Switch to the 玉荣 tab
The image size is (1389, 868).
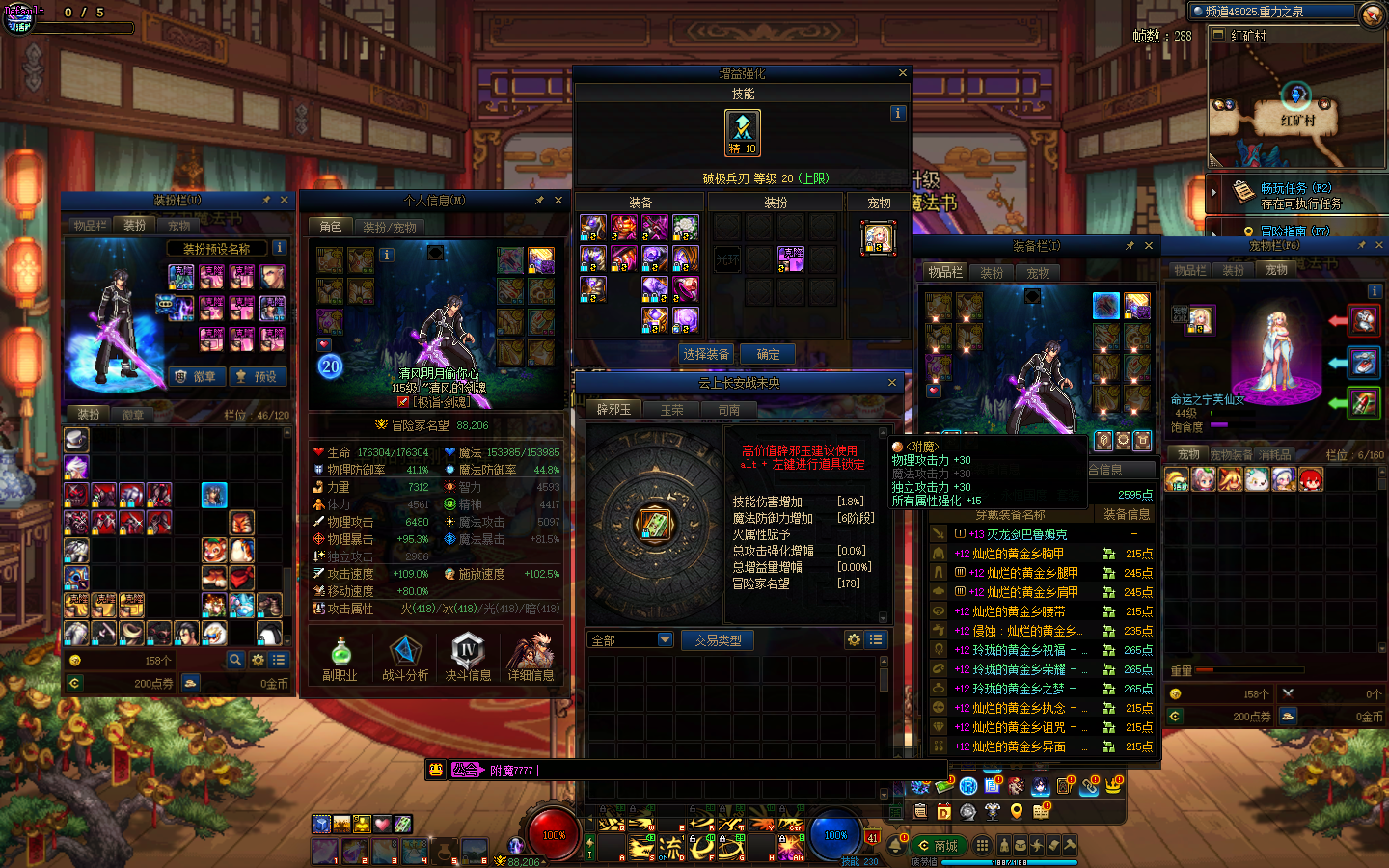(x=671, y=410)
